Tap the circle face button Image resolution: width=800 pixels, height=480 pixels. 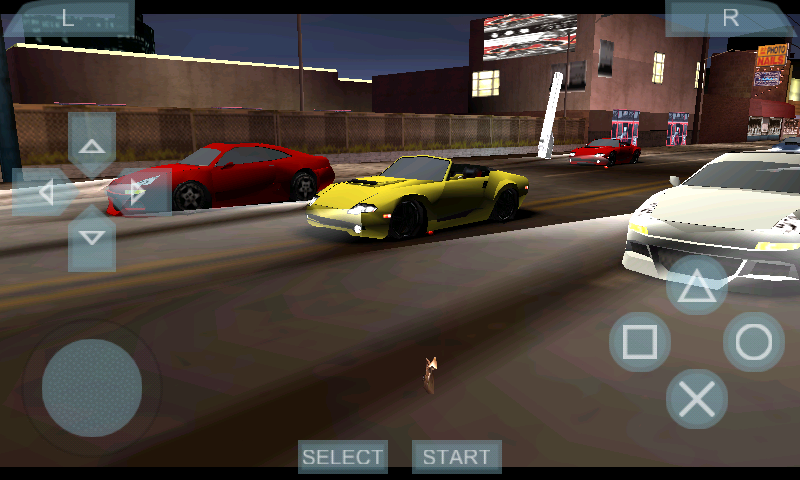pyautogui.click(x=754, y=342)
